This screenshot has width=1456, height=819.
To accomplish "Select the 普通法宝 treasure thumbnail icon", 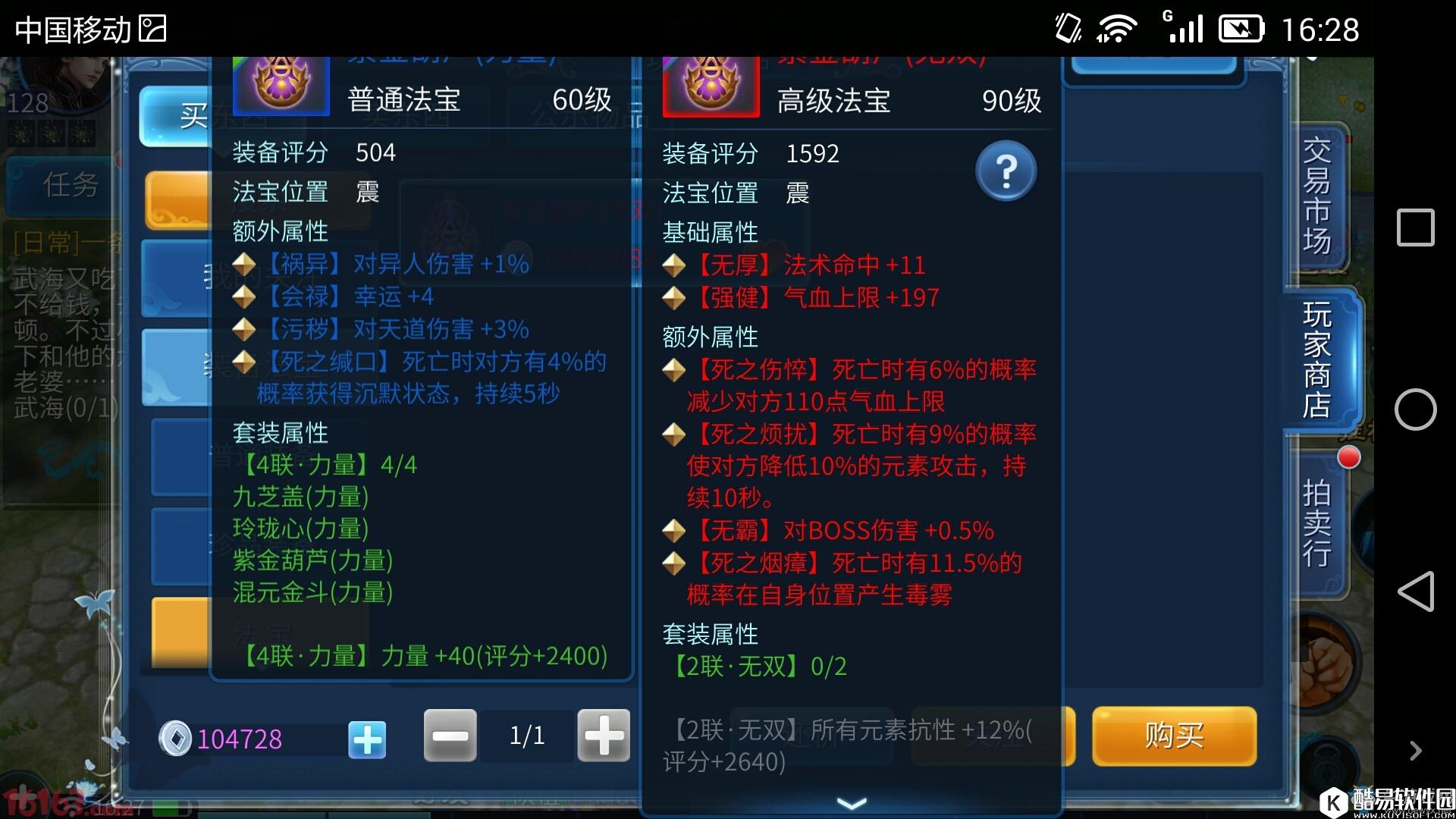I will 280,86.
